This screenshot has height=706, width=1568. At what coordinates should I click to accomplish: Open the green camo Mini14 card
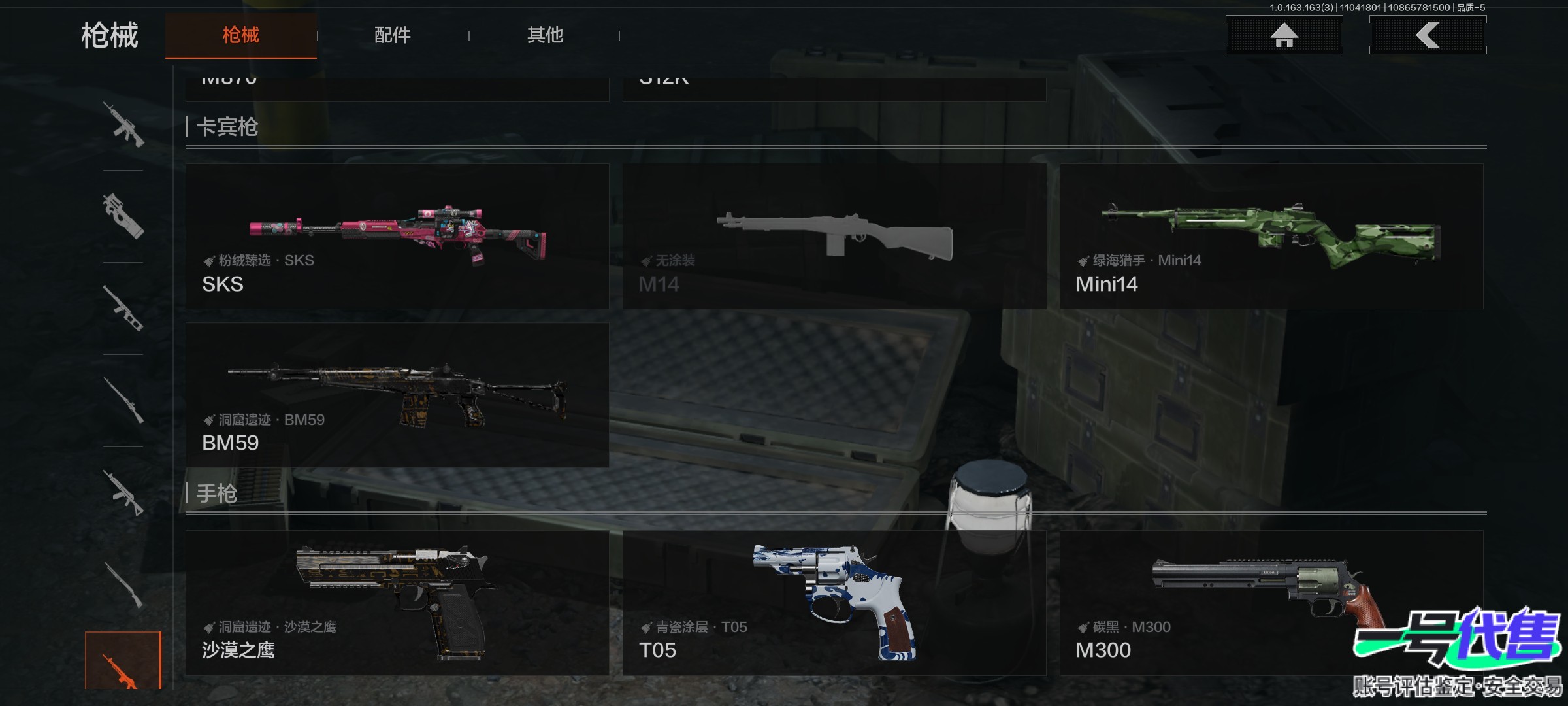coord(1271,236)
